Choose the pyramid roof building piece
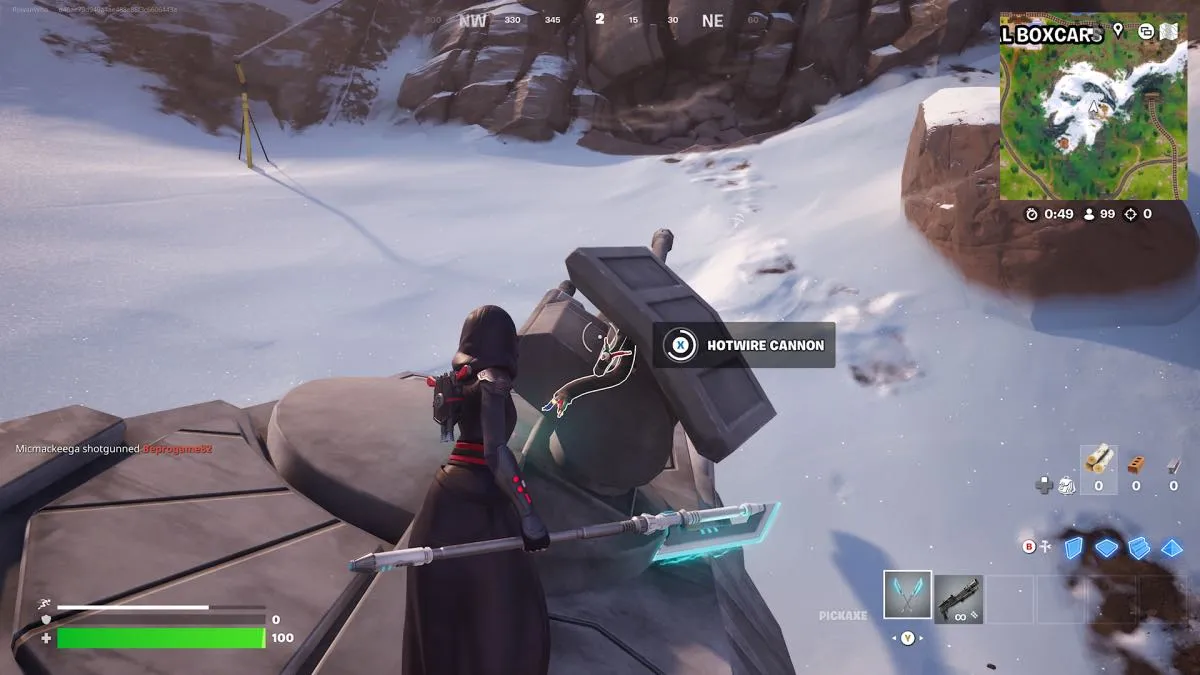The width and height of the screenshot is (1200, 675). [1172, 547]
